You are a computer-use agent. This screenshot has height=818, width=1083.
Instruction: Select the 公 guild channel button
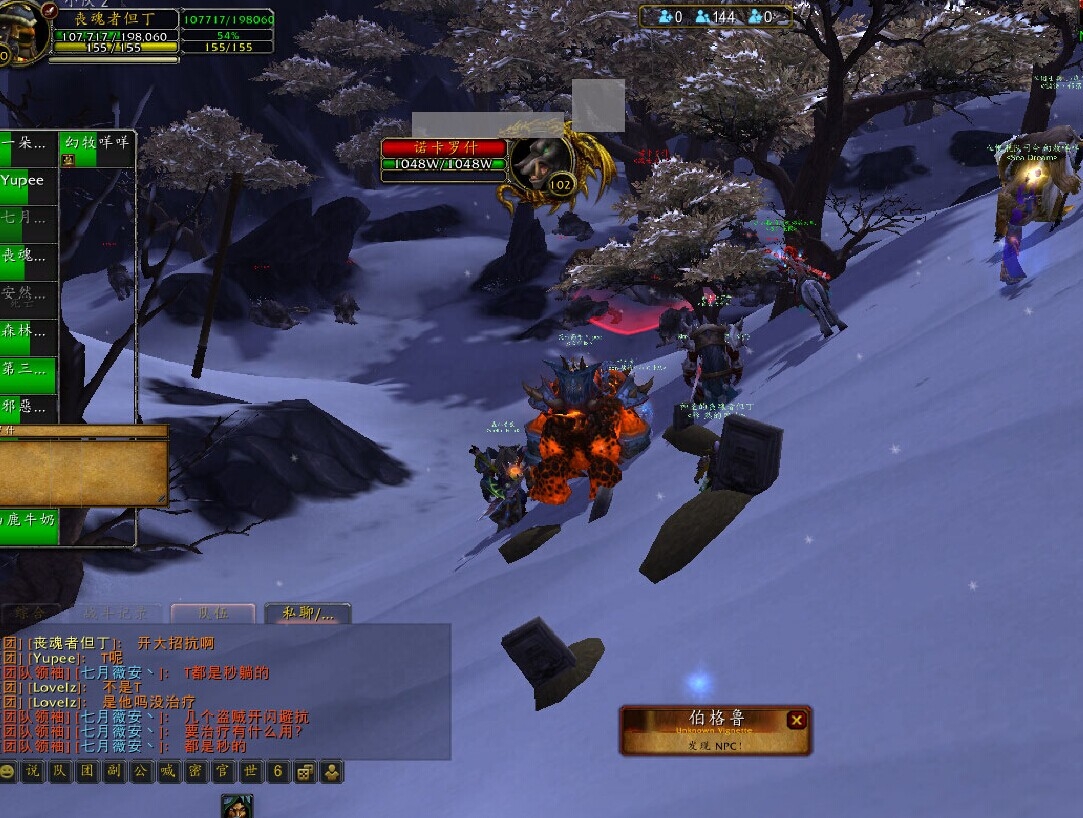pos(141,772)
